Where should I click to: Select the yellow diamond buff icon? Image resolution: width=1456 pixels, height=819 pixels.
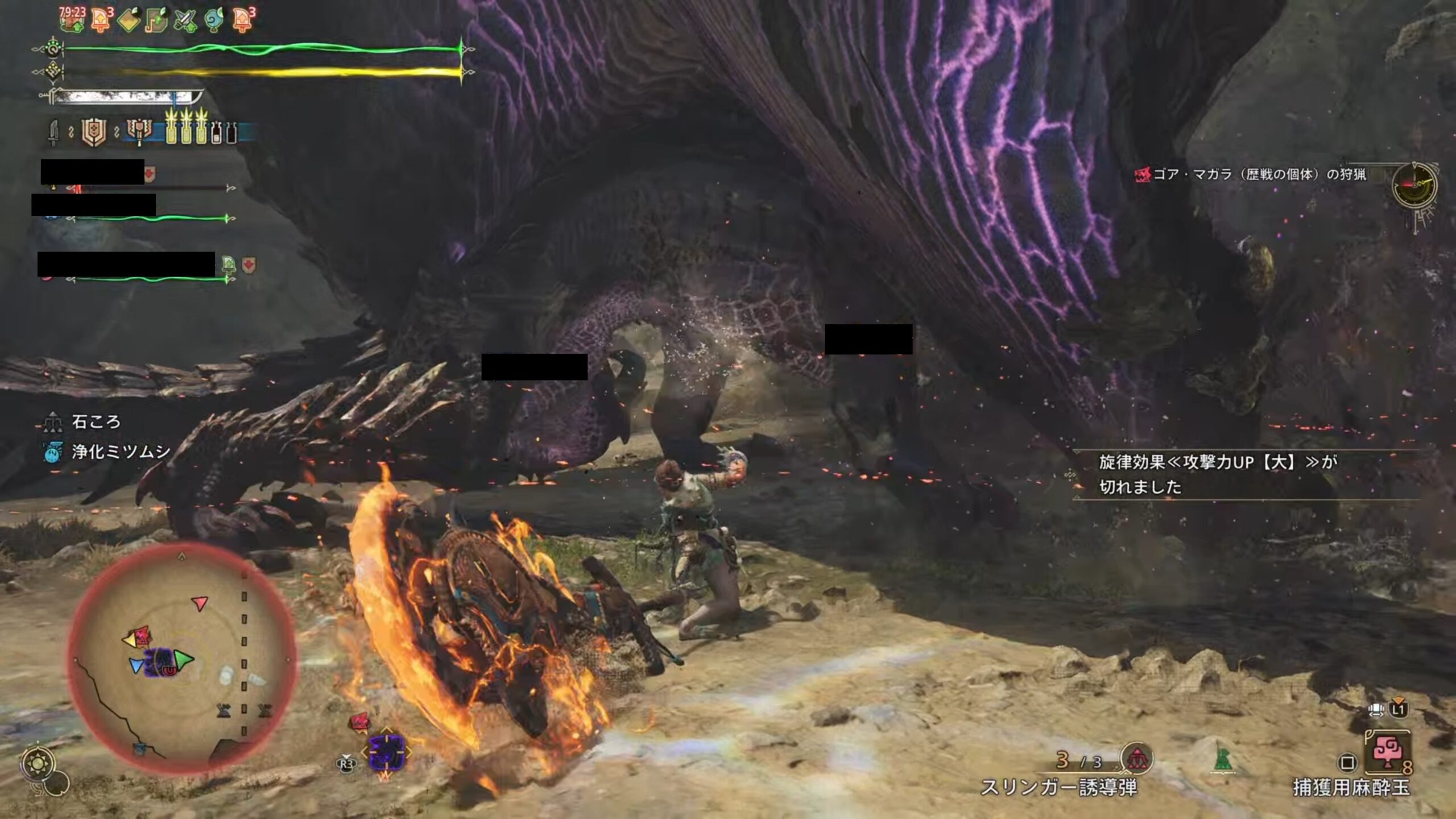(129, 20)
